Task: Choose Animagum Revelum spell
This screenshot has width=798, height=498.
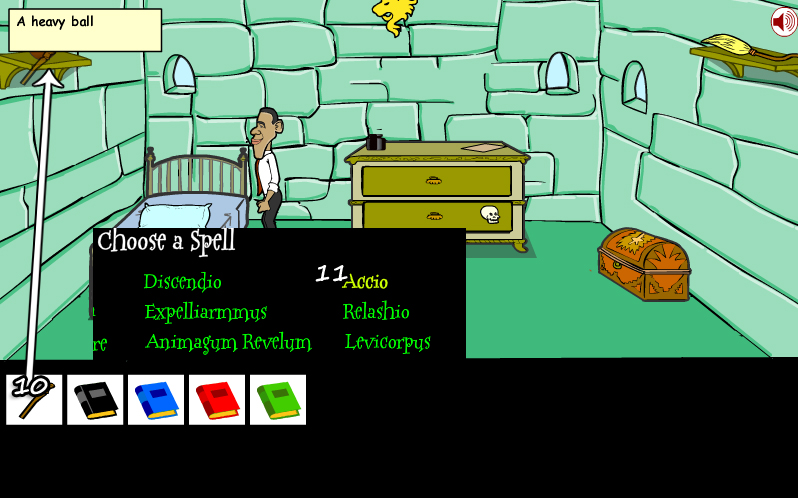Action: click(x=228, y=342)
